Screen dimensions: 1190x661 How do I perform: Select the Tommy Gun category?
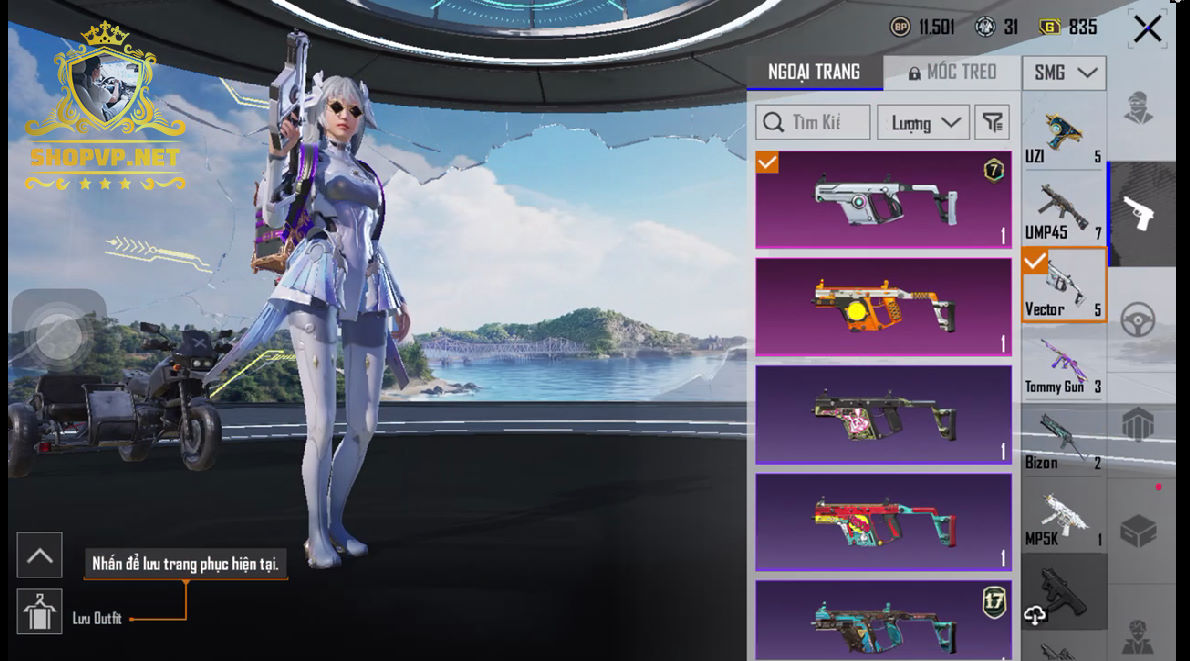pyautogui.click(x=1063, y=366)
